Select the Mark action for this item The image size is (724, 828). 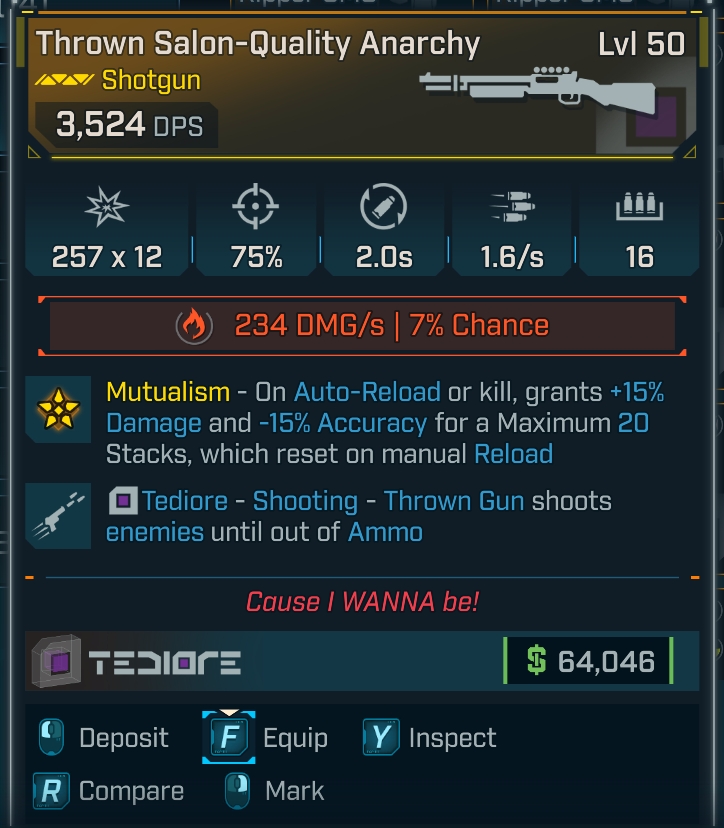[276, 791]
